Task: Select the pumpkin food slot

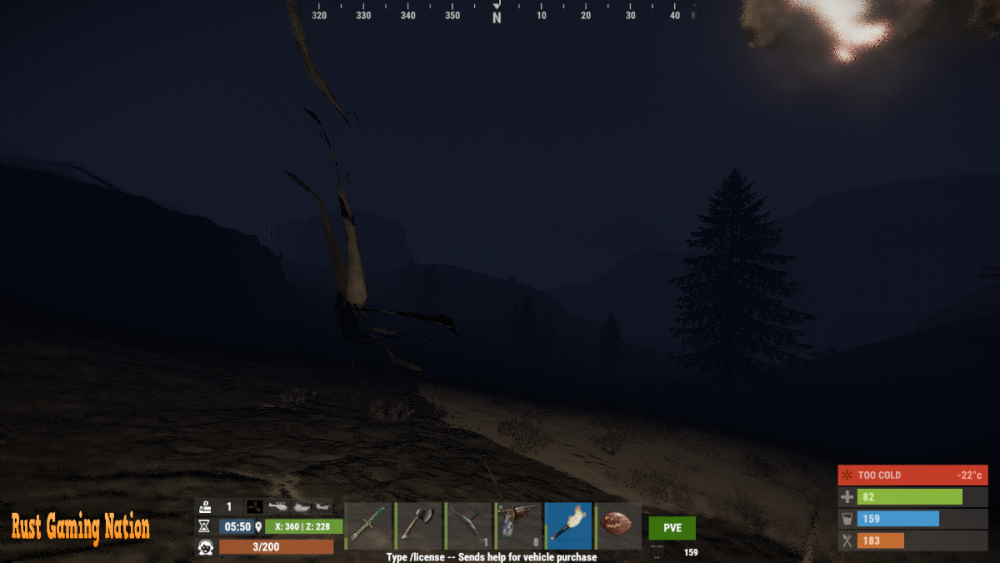Action: coord(619,526)
